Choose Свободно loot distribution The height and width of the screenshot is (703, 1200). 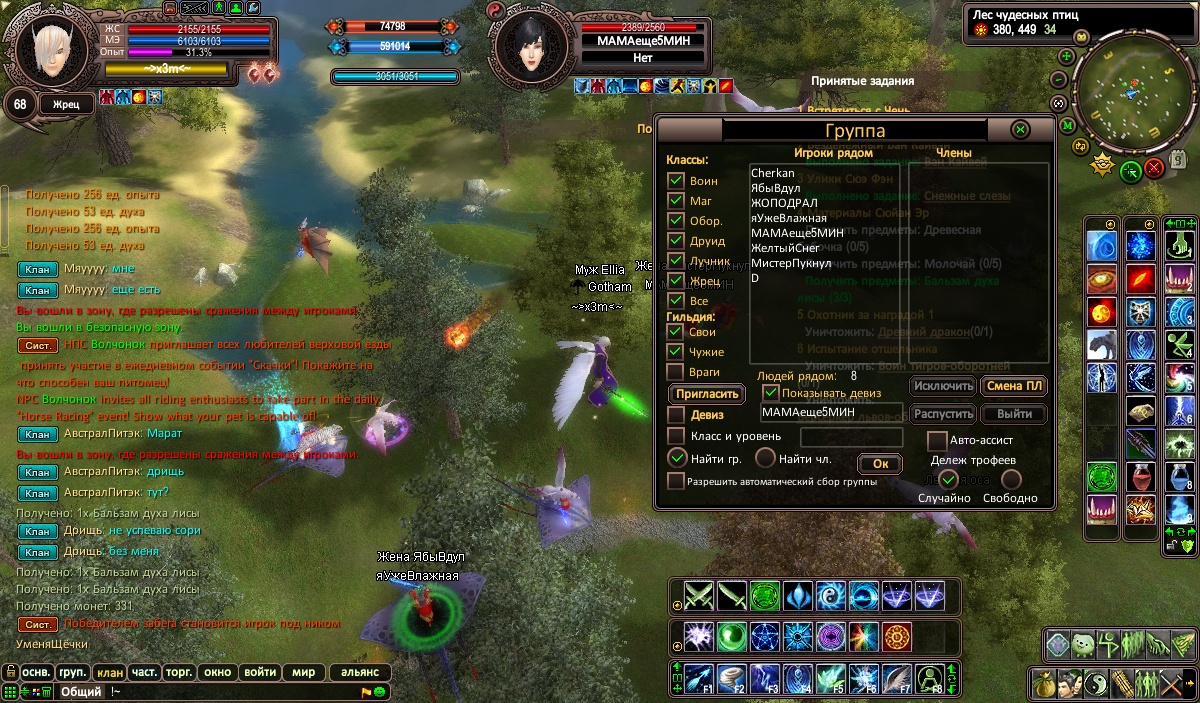pos(1012,480)
